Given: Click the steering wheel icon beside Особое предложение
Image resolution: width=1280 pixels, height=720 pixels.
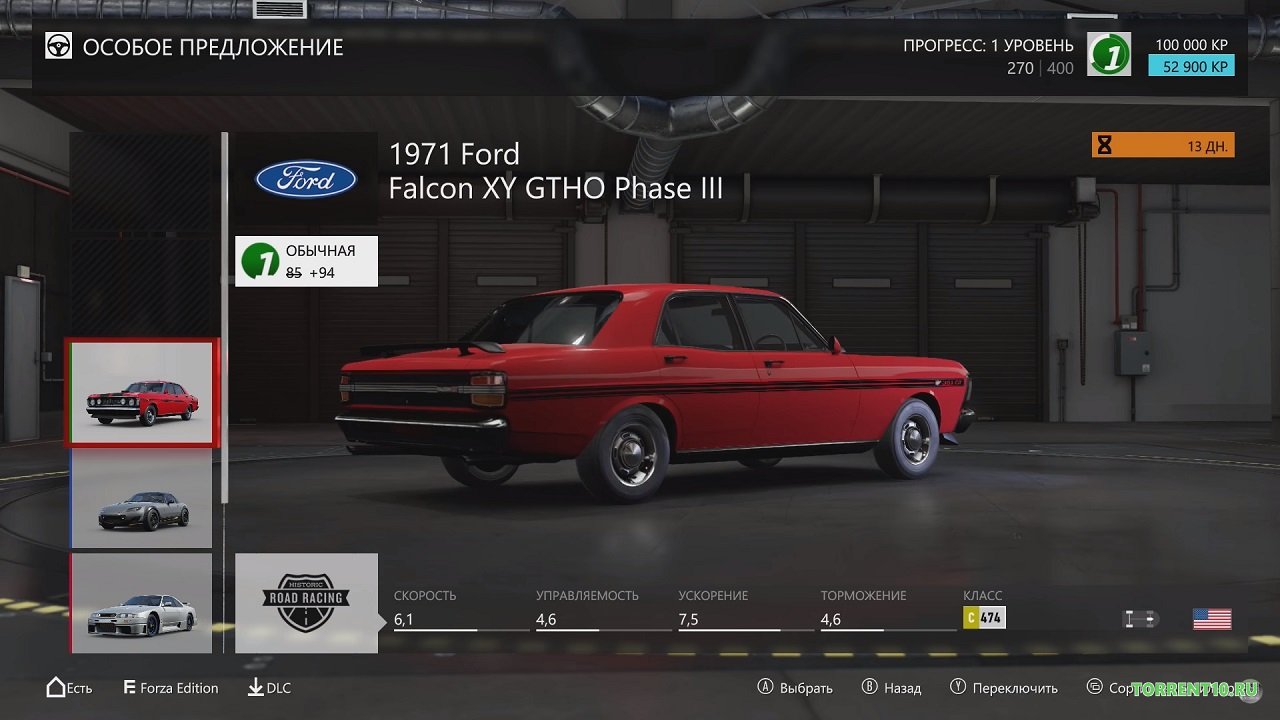Looking at the screenshot, I should pyautogui.click(x=59, y=46).
